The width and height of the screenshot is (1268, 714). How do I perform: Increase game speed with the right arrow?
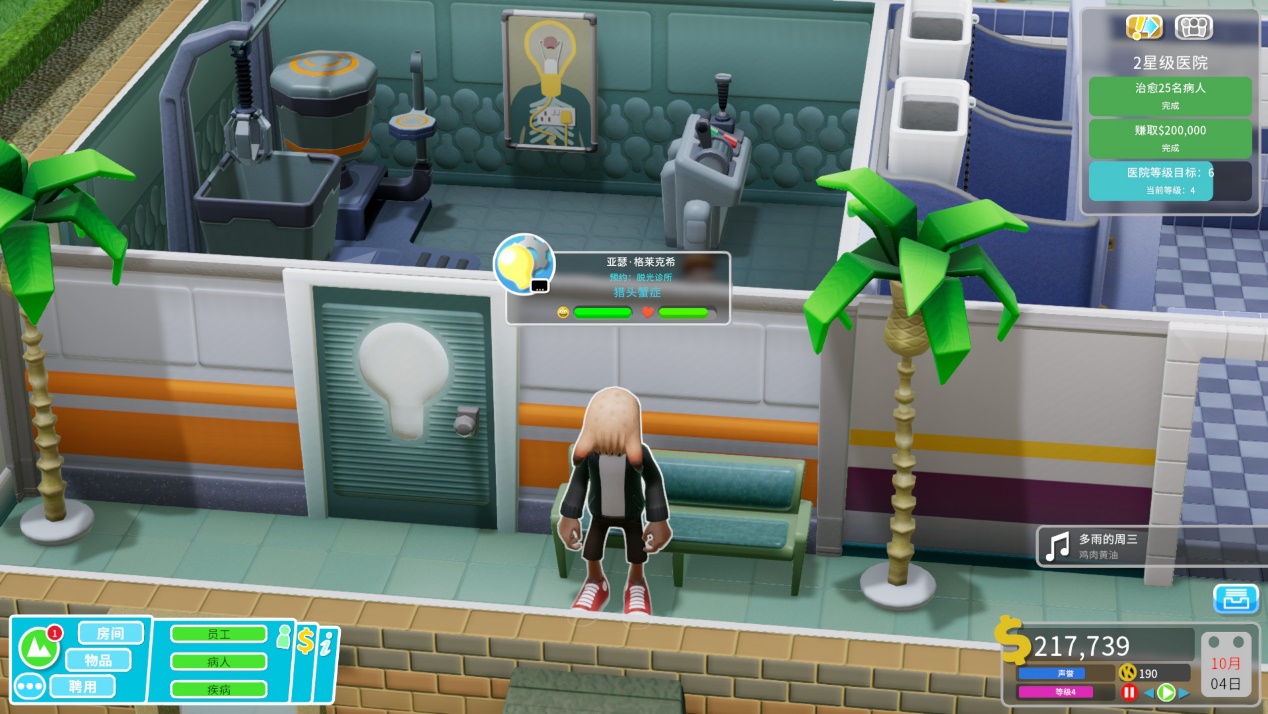tap(1183, 692)
